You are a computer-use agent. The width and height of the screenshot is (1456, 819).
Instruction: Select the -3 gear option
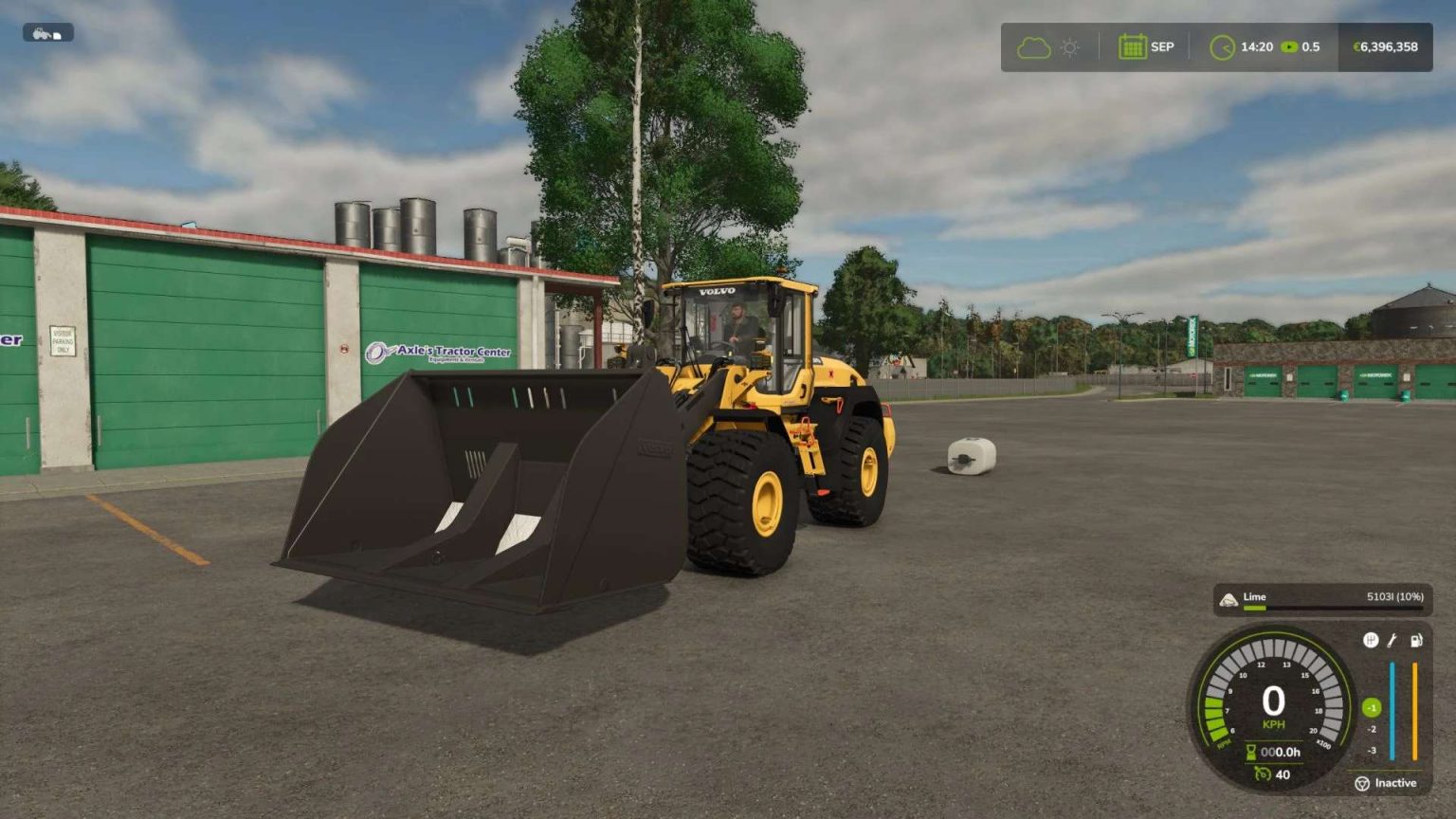(1373, 750)
